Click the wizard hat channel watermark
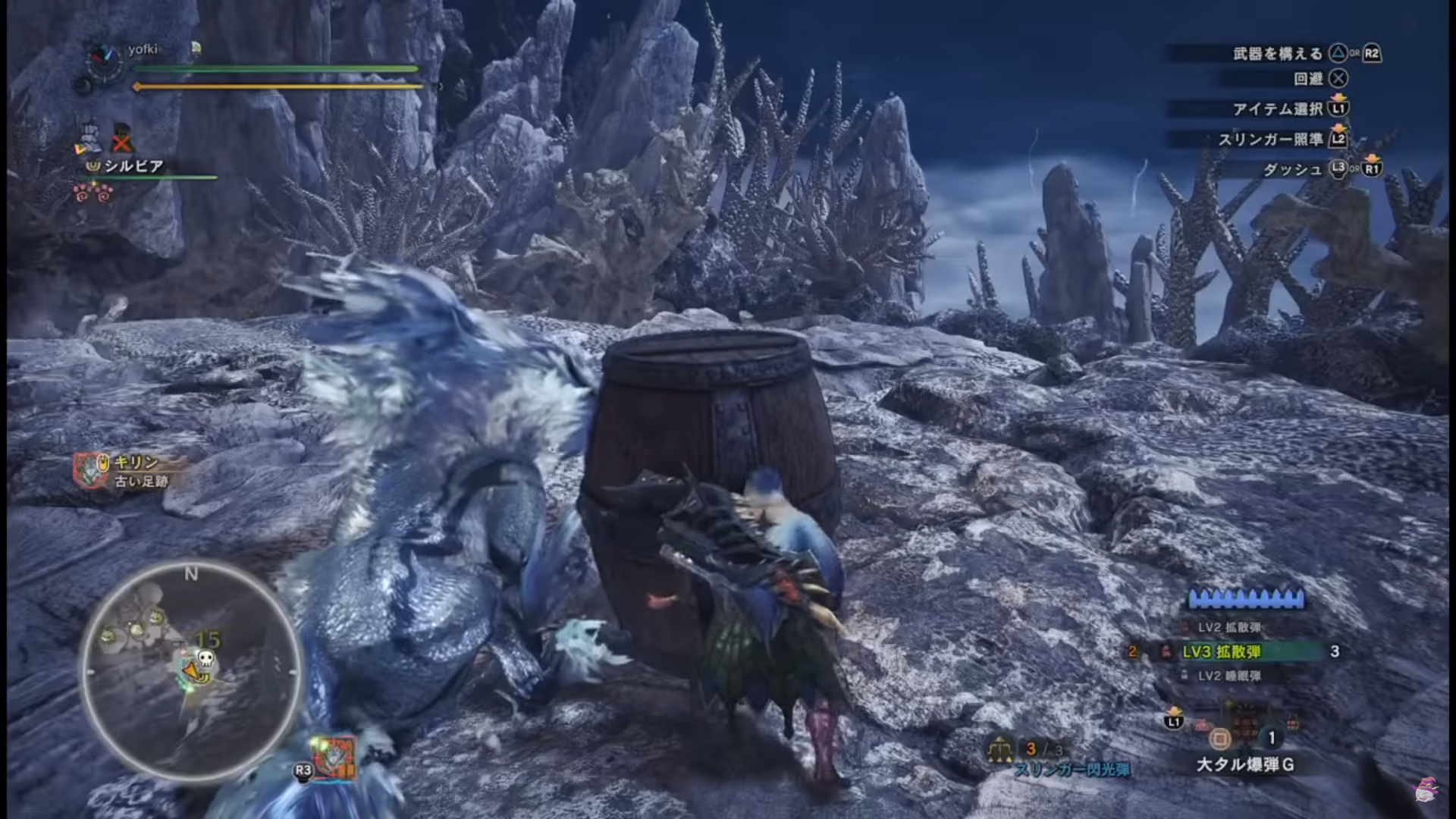 [1426, 790]
